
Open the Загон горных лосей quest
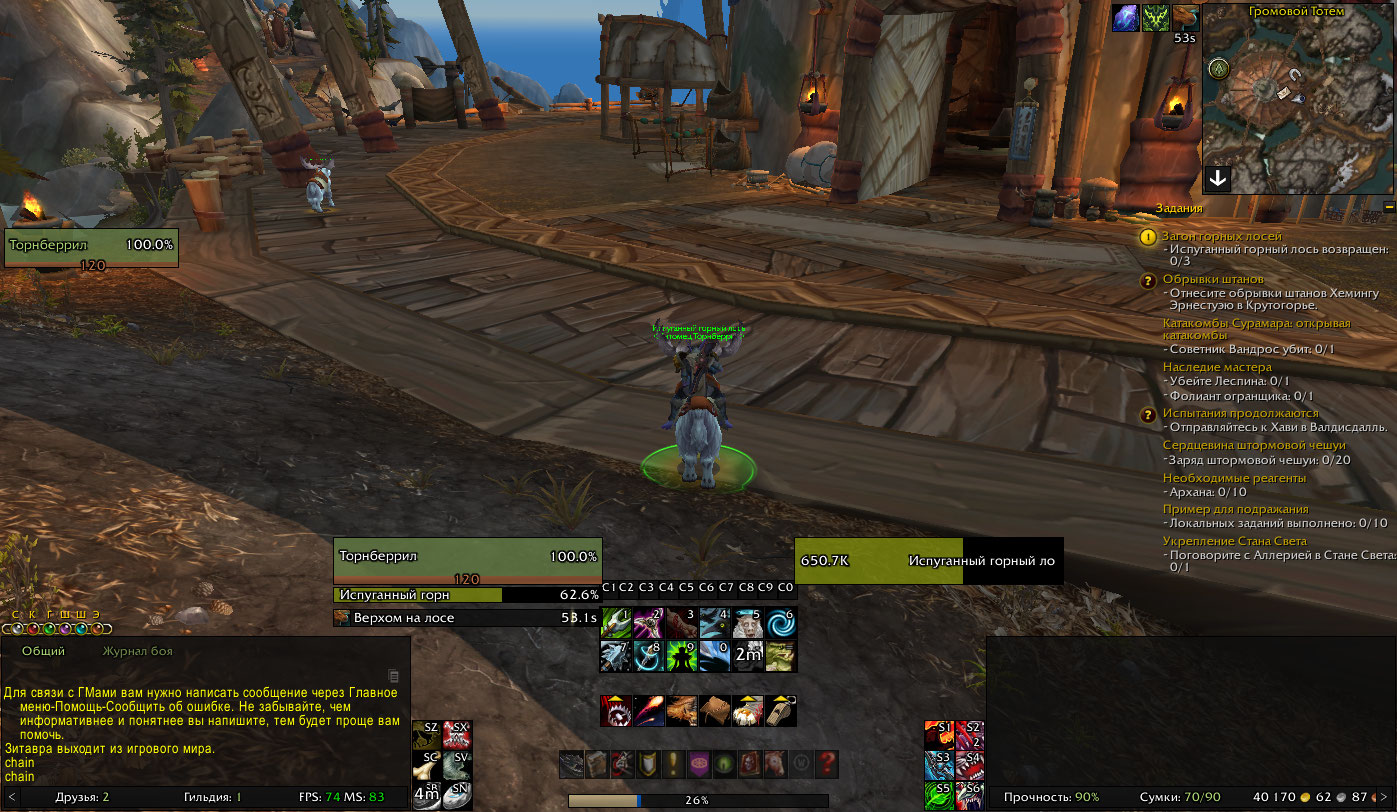pos(1221,236)
